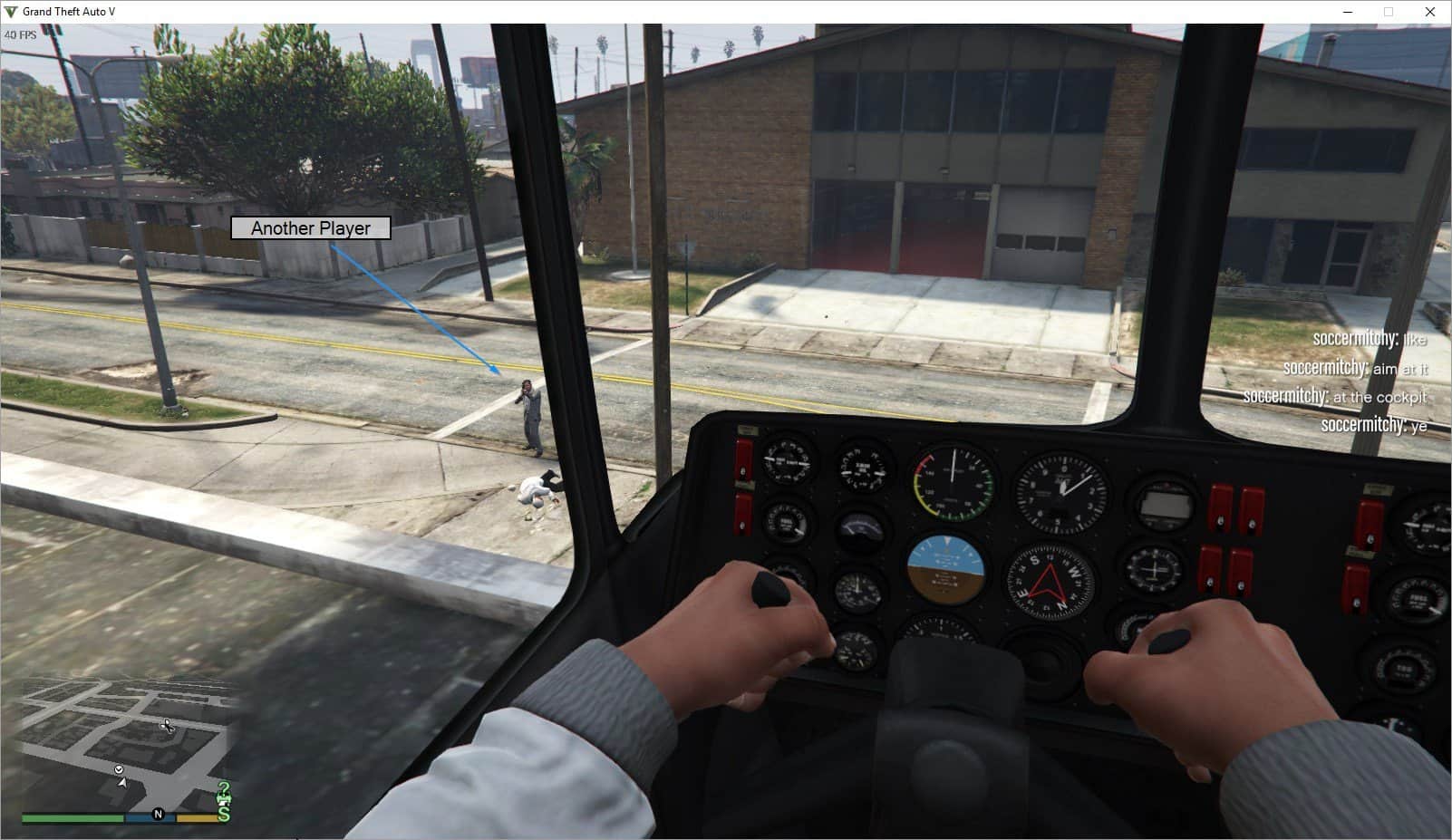This screenshot has height=840, width=1452.
Task: Click the GTA V icon in the title bar
Action: 10,13
